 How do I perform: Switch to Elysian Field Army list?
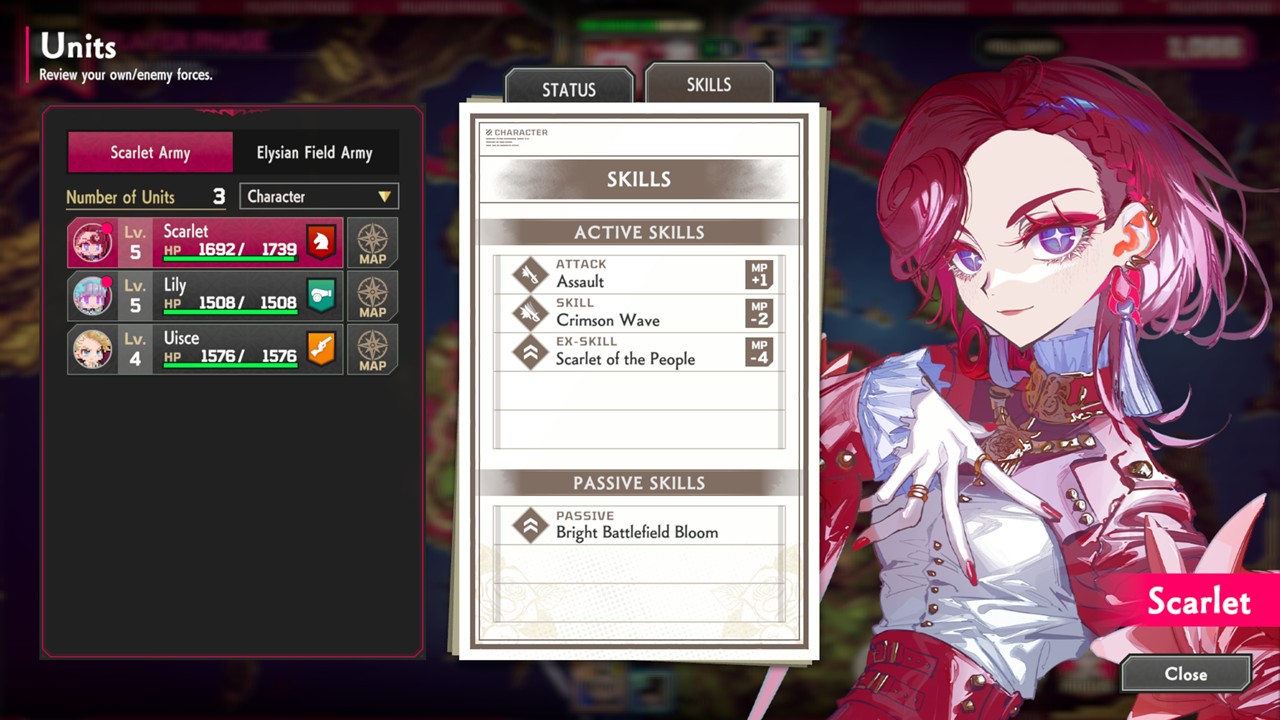pyautogui.click(x=314, y=153)
